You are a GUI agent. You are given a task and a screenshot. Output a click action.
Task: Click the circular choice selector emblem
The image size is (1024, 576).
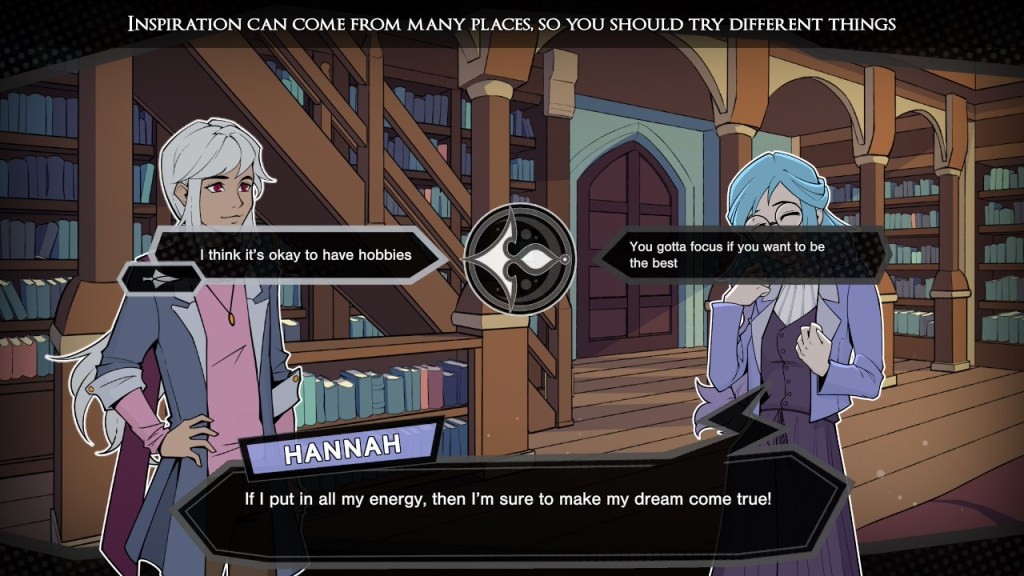pos(520,256)
